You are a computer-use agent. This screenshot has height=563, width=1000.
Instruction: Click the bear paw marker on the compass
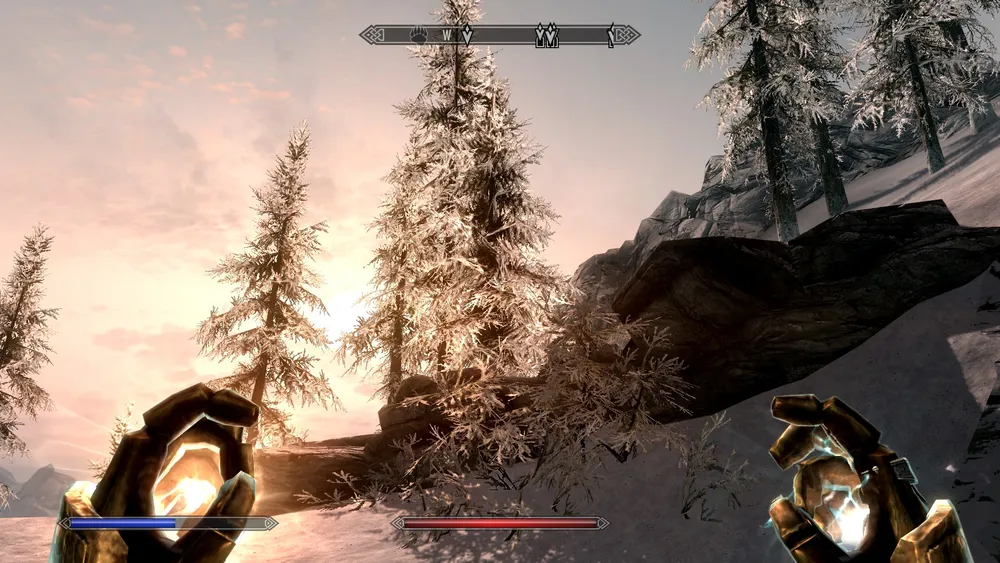pyautogui.click(x=418, y=35)
